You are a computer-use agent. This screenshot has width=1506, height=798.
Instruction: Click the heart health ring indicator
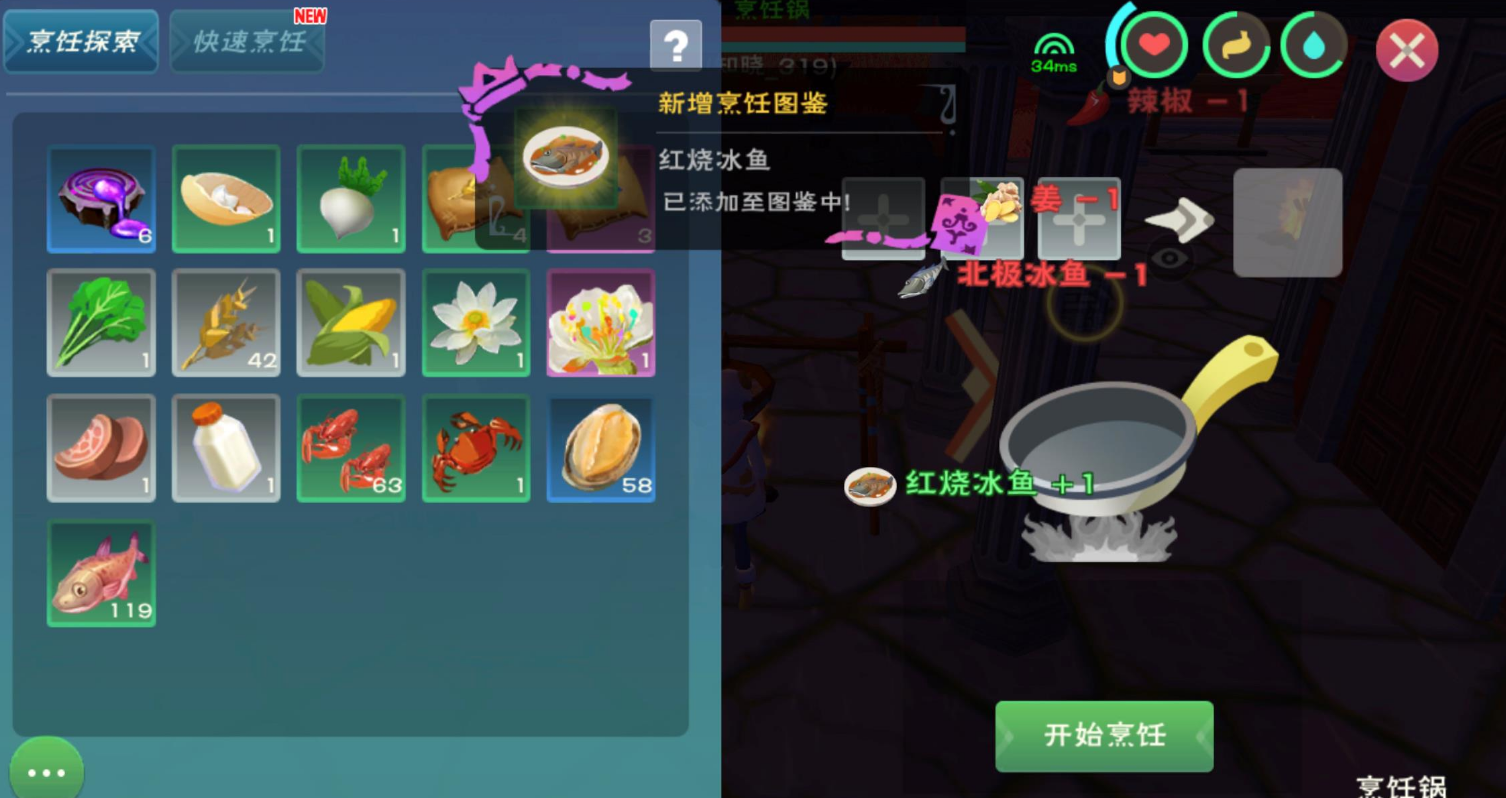[1157, 45]
